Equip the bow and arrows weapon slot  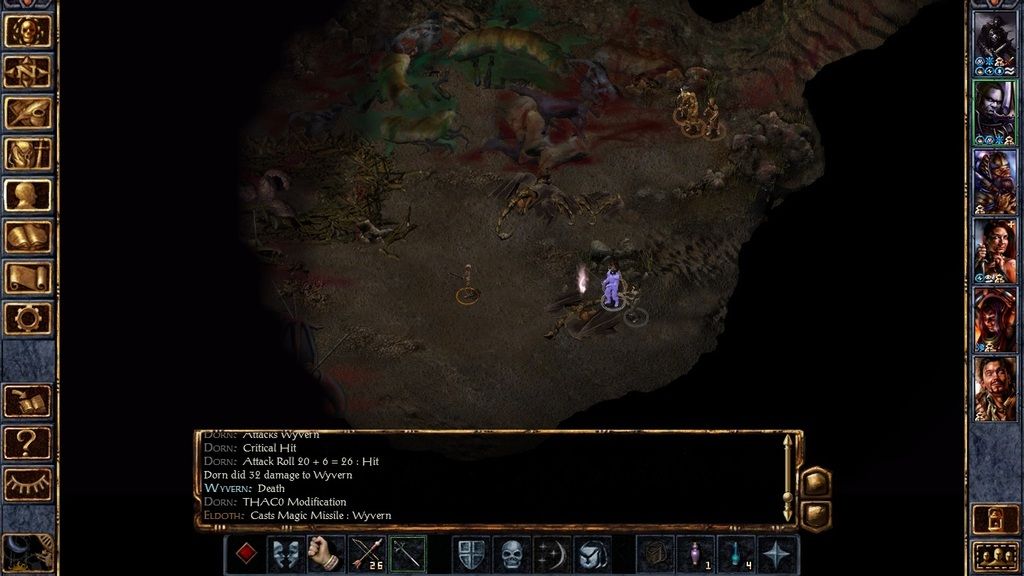(x=367, y=554)
